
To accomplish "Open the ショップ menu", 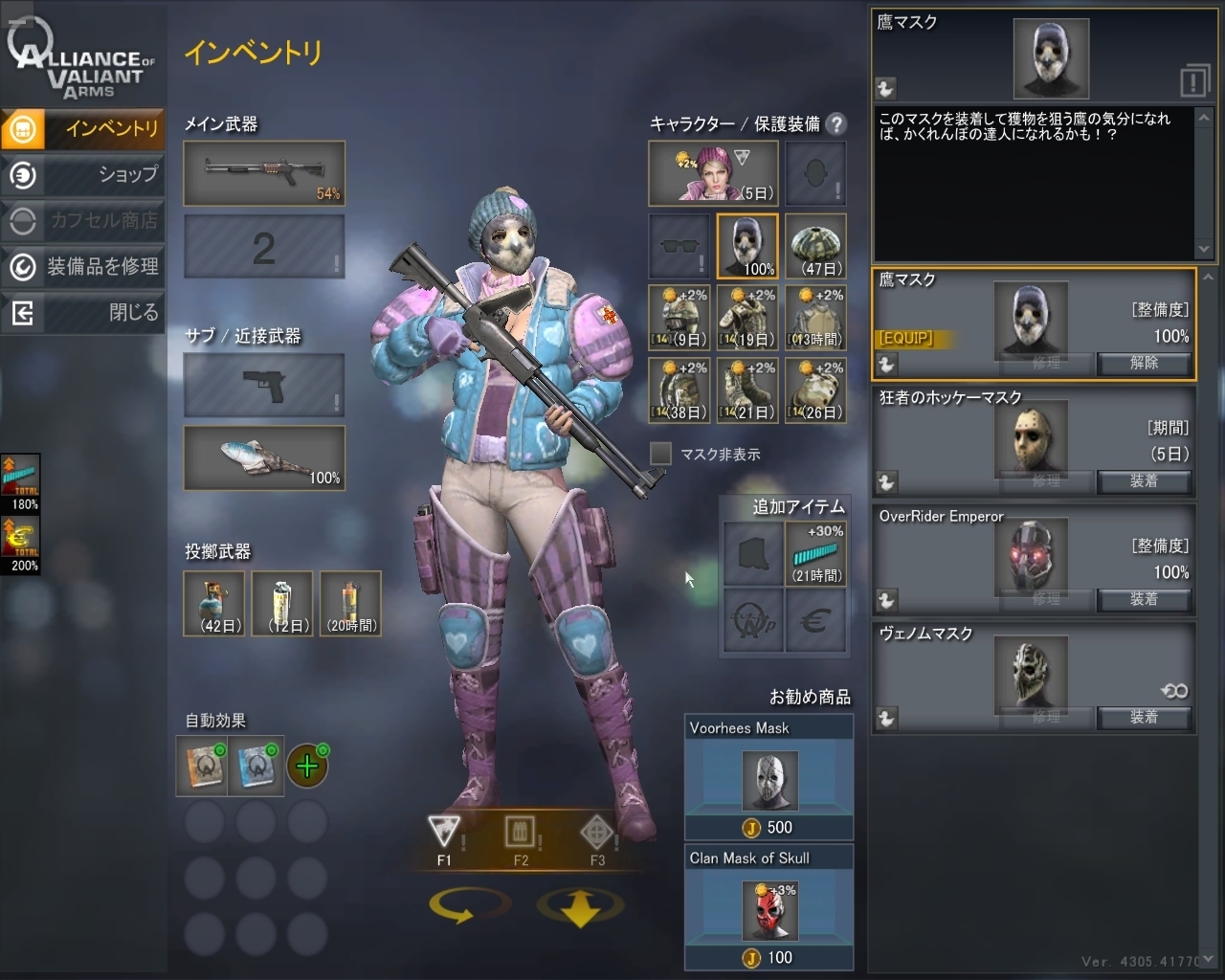I will point(83,174).
